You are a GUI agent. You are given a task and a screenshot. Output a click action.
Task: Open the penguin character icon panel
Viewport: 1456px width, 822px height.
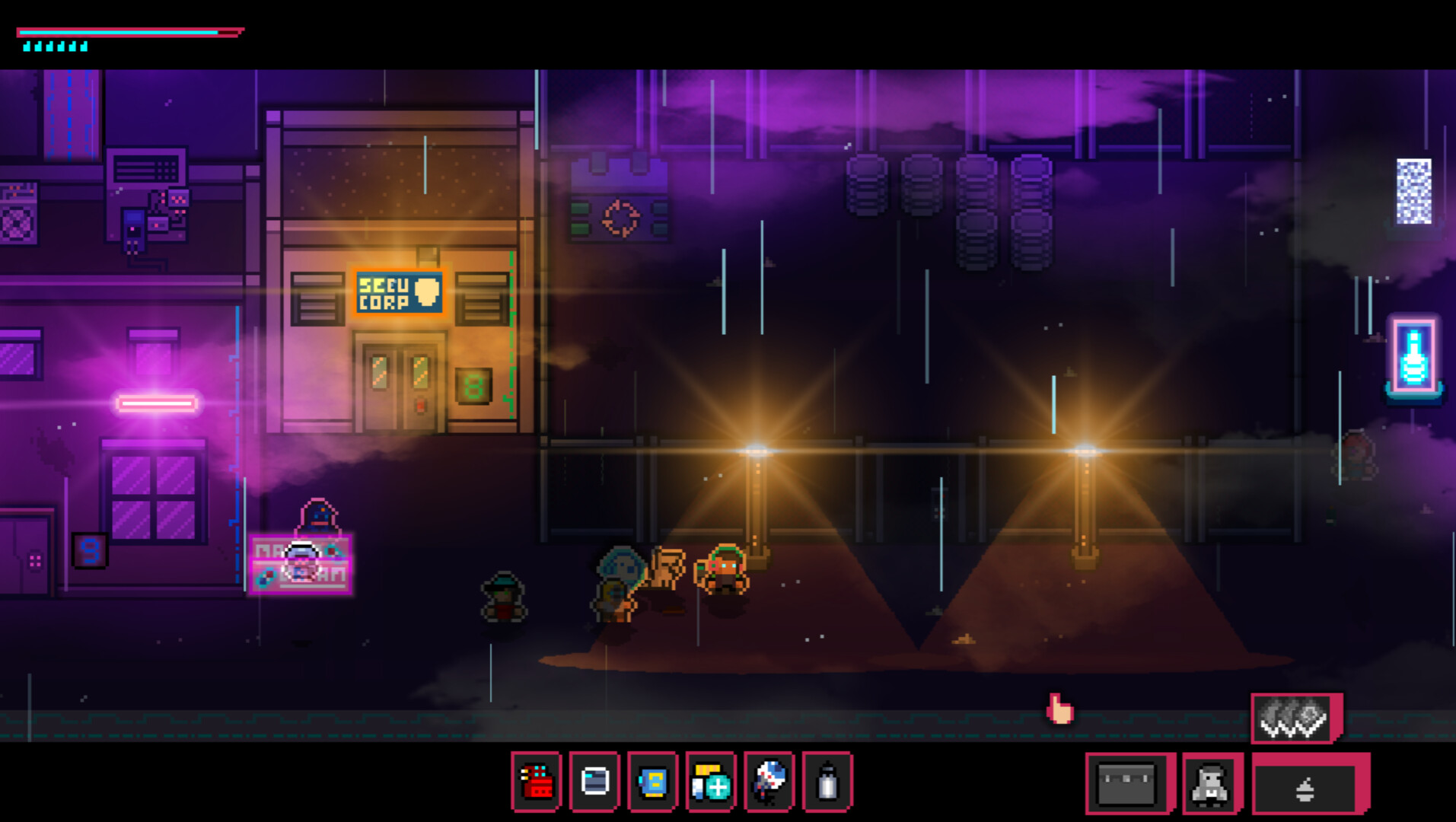pos(1210,780)
